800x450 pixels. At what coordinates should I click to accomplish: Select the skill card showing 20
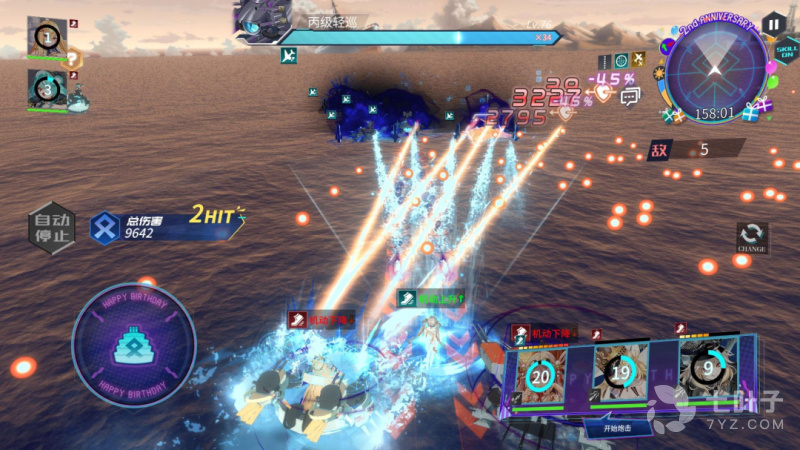pyautogui.click(x=540, y=376)
